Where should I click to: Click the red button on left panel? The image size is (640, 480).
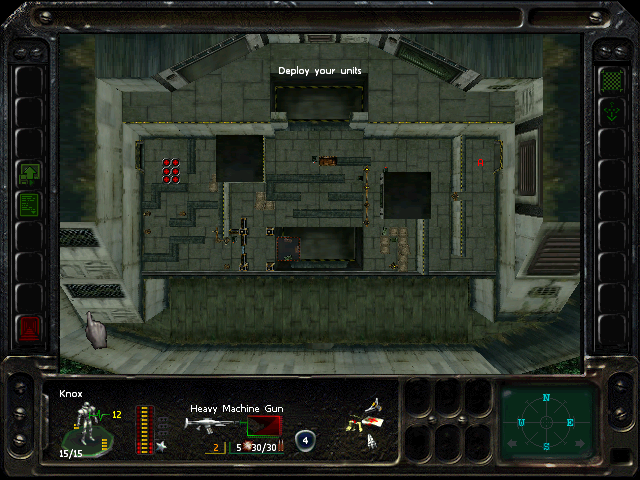pyautogui.click(x=29, y=326)
